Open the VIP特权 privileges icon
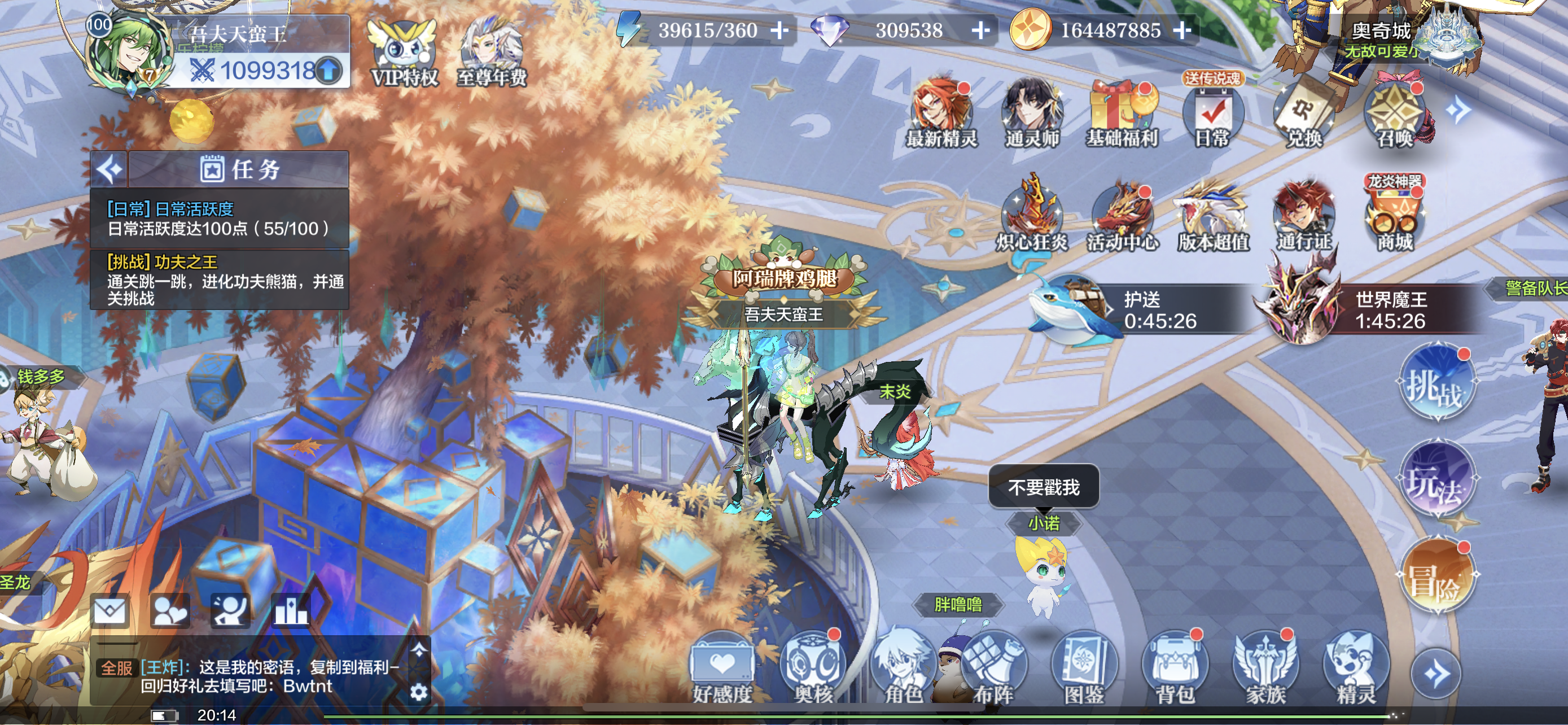Viewport: 1568px width, 725px height. (404, 54)
